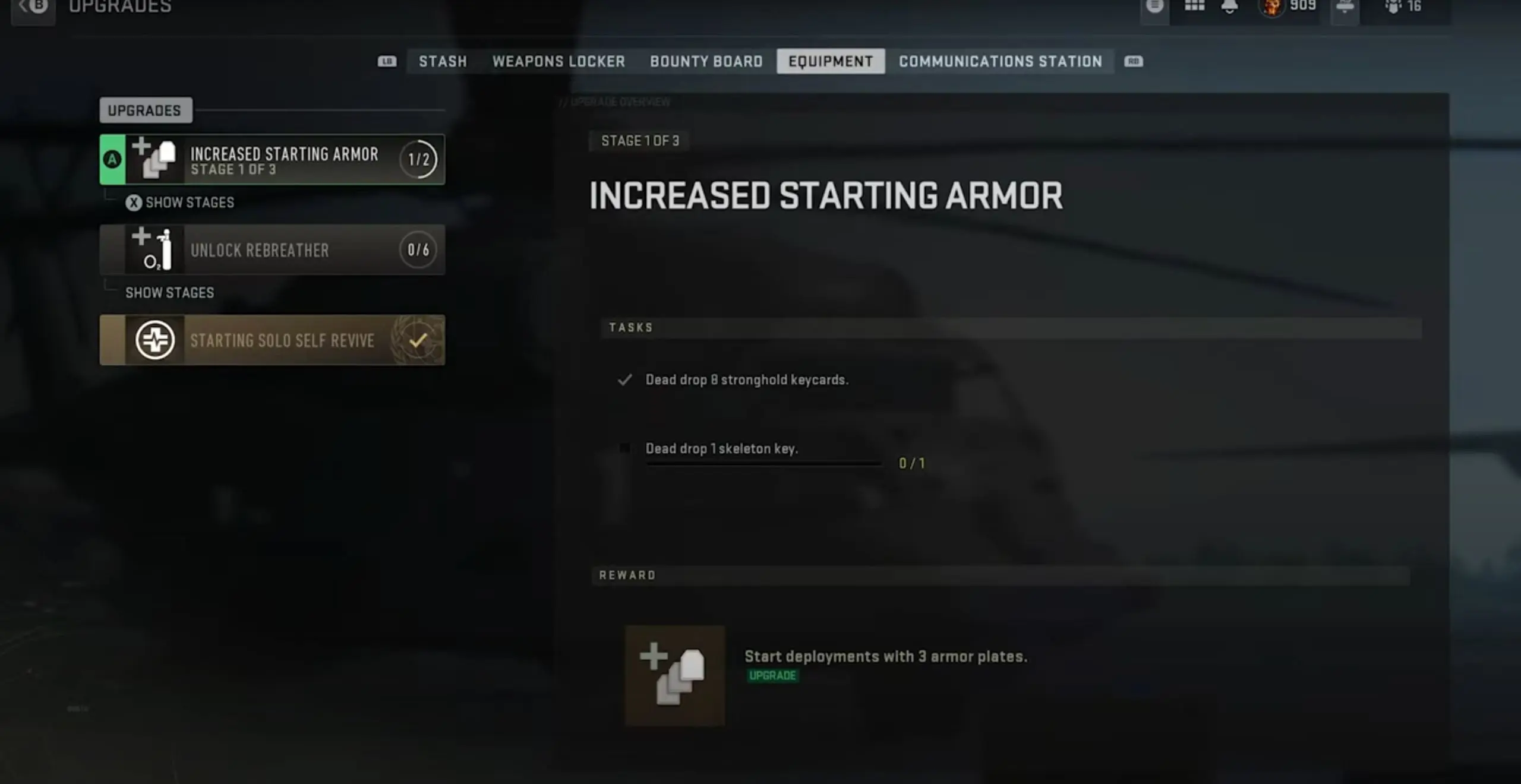Click the rebreather oxygen tank icon
This screenshot has width=1521, height=784.
tap(153, 249)
